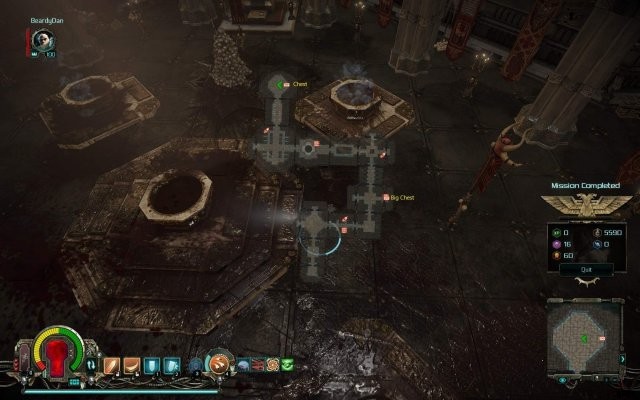640x400 pixels.
Task: Click the minimap in the corner
Action: (x=586, y=341)
